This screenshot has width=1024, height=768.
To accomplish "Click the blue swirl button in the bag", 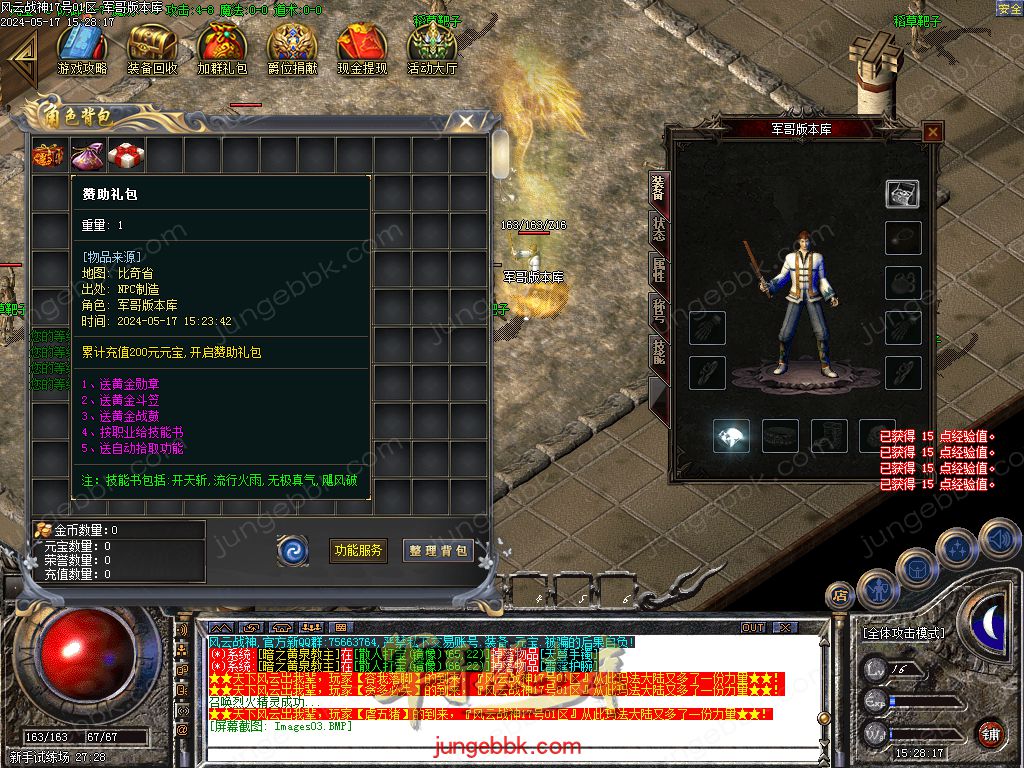I will (293, 550).
